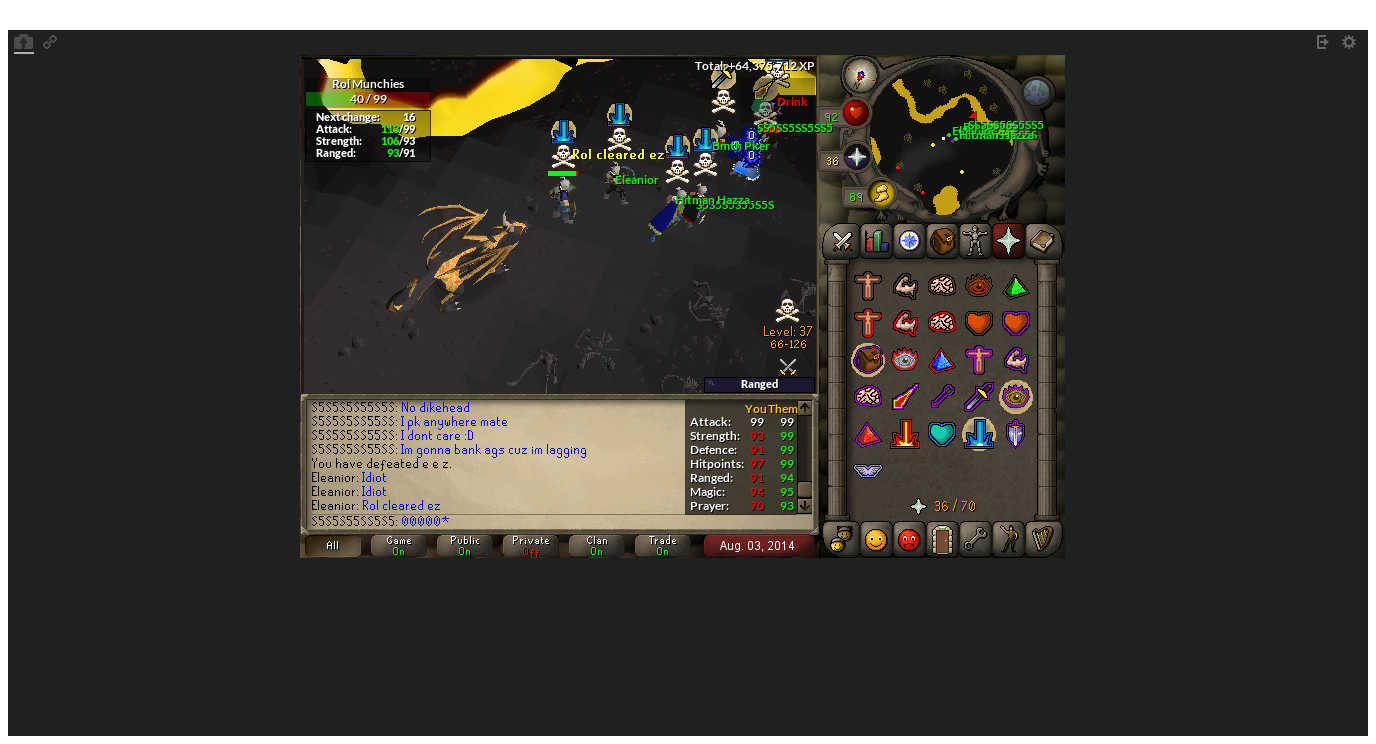Switch to the Game chat tab
Viewport: 1376px width, 744px height.
(x=397, y=546)
